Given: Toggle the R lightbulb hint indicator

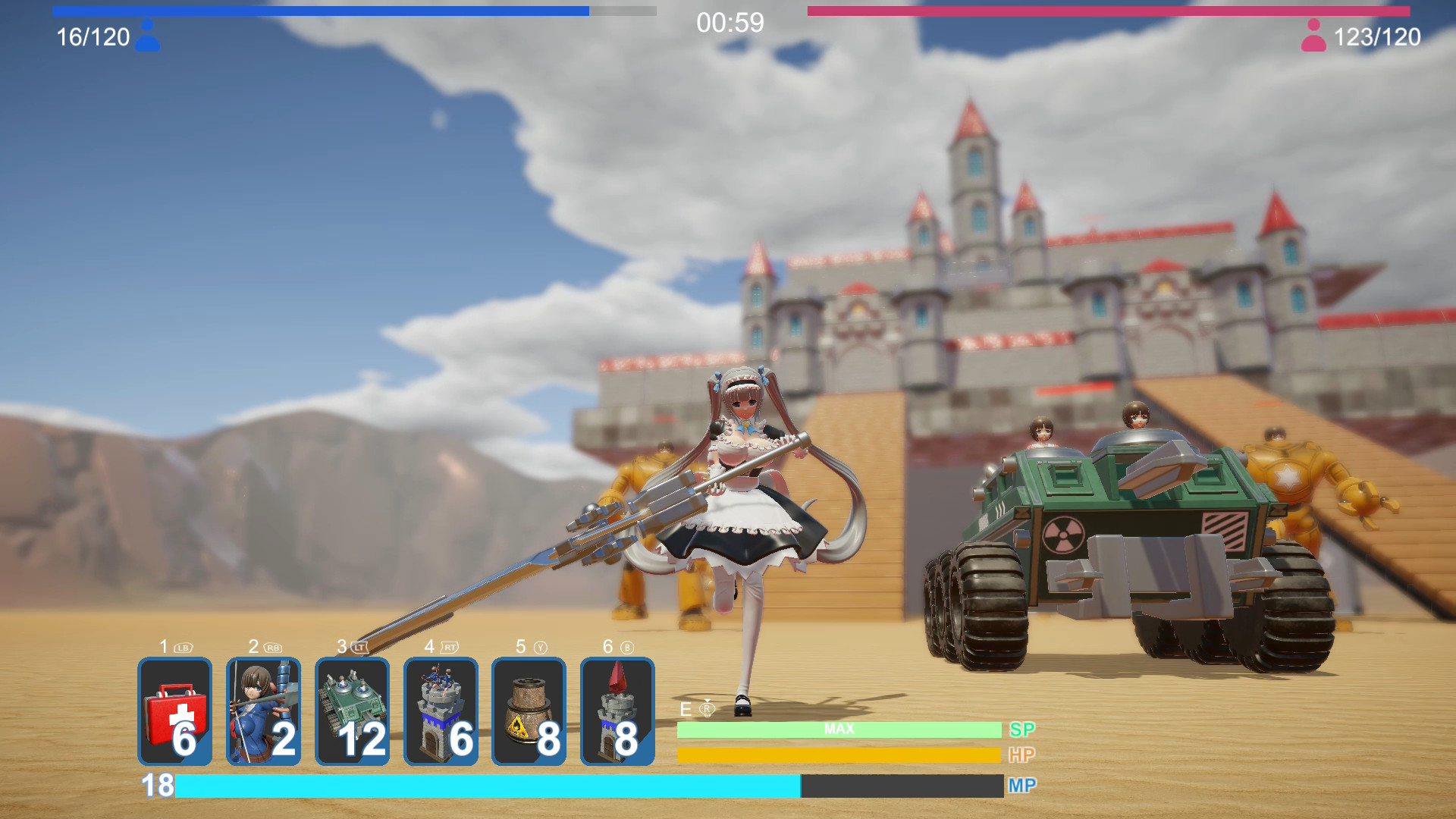Looking at the screenshot, I should tap(708, 710).
